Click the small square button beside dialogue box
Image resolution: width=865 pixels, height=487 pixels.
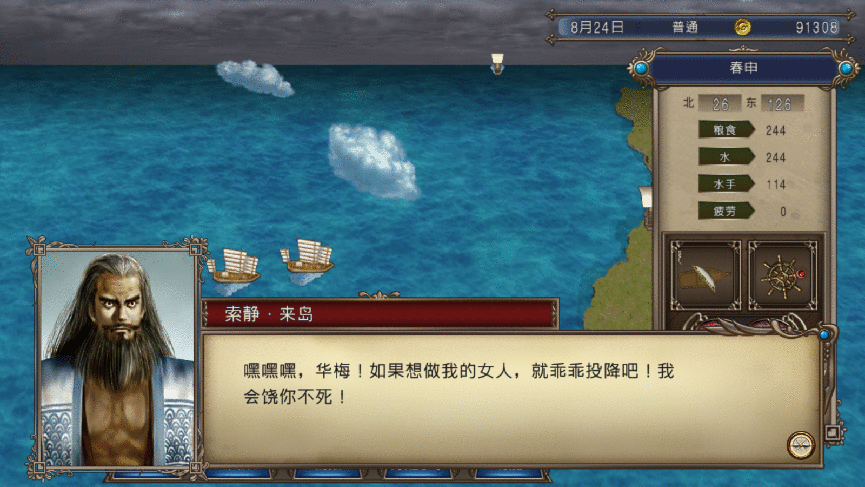click(x=830, y=433)
